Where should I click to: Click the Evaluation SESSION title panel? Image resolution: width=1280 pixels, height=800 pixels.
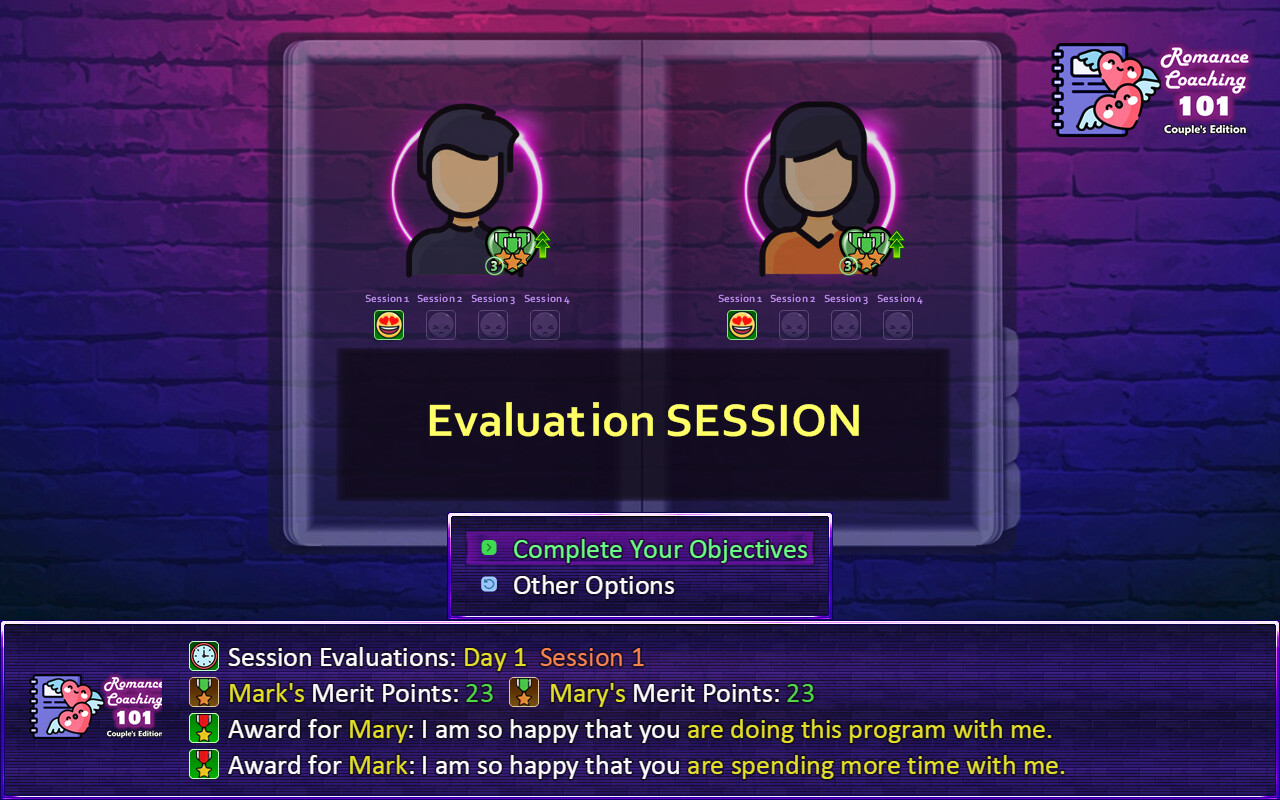pyautogui.click(x=643, y=421)
